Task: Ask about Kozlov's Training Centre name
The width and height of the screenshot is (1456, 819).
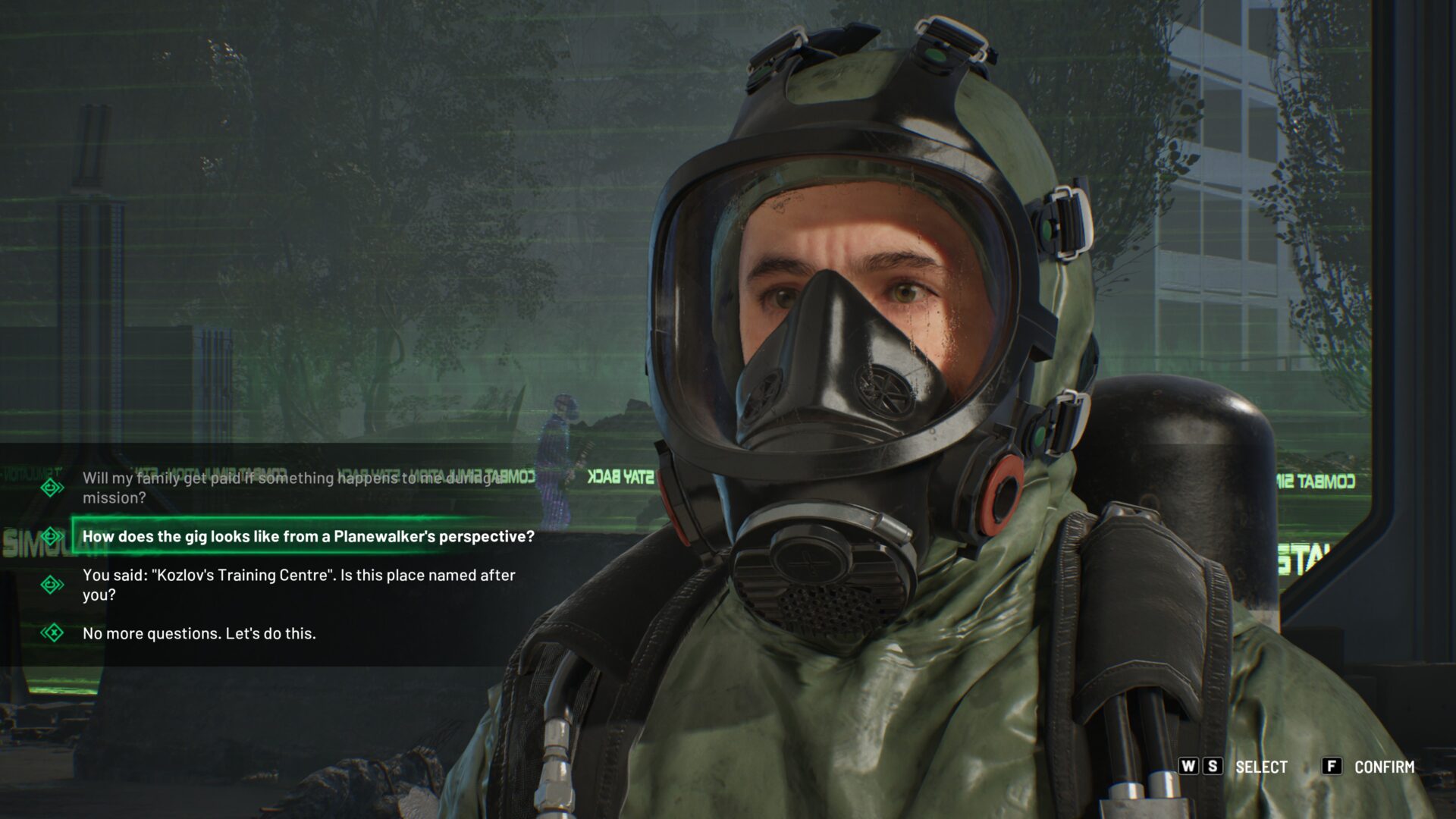Action: [299, 585]
